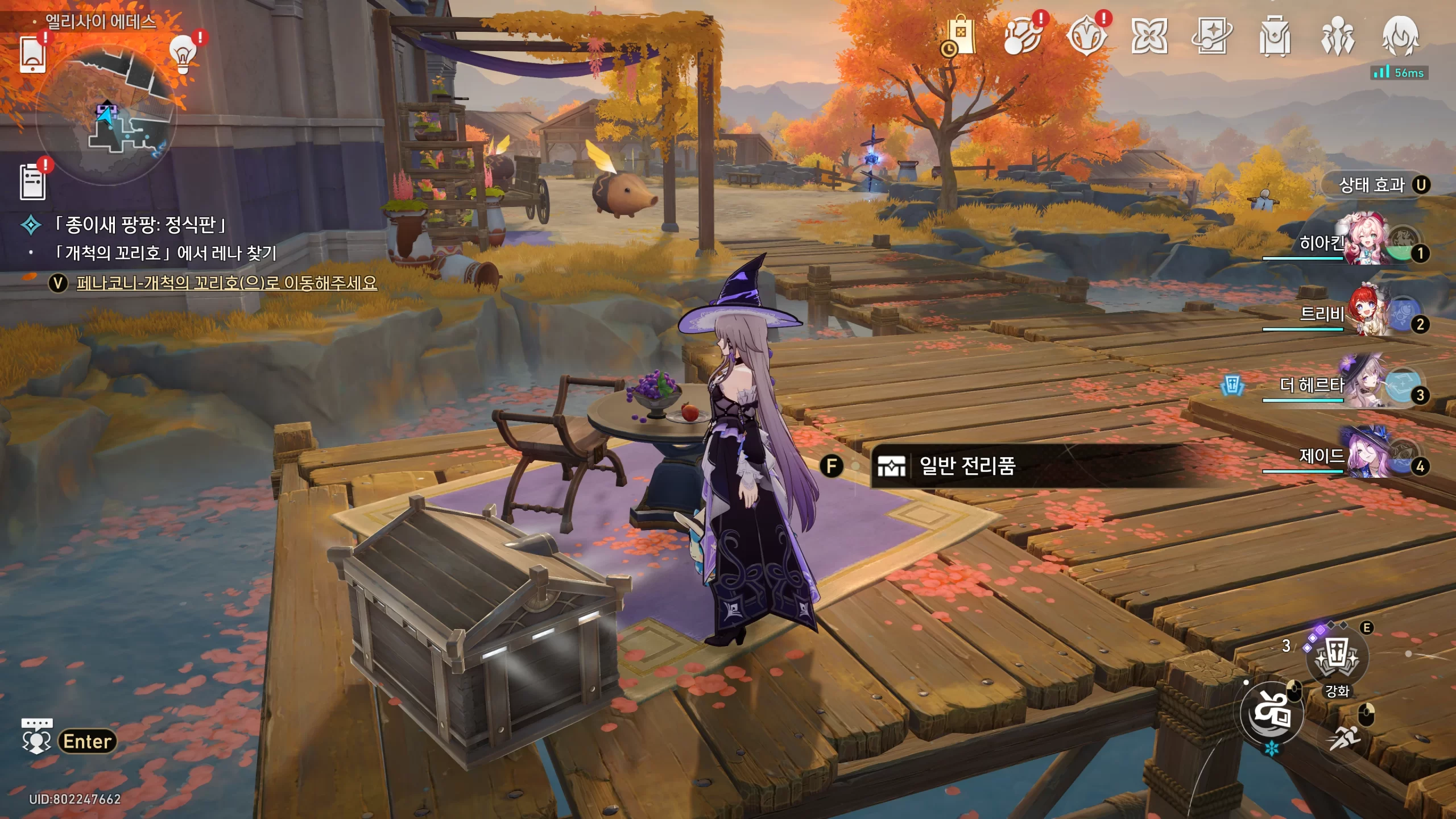Pick up the 일반 전리품 loot
This screenshot has width=1456, height=819.
pos(967,466)
